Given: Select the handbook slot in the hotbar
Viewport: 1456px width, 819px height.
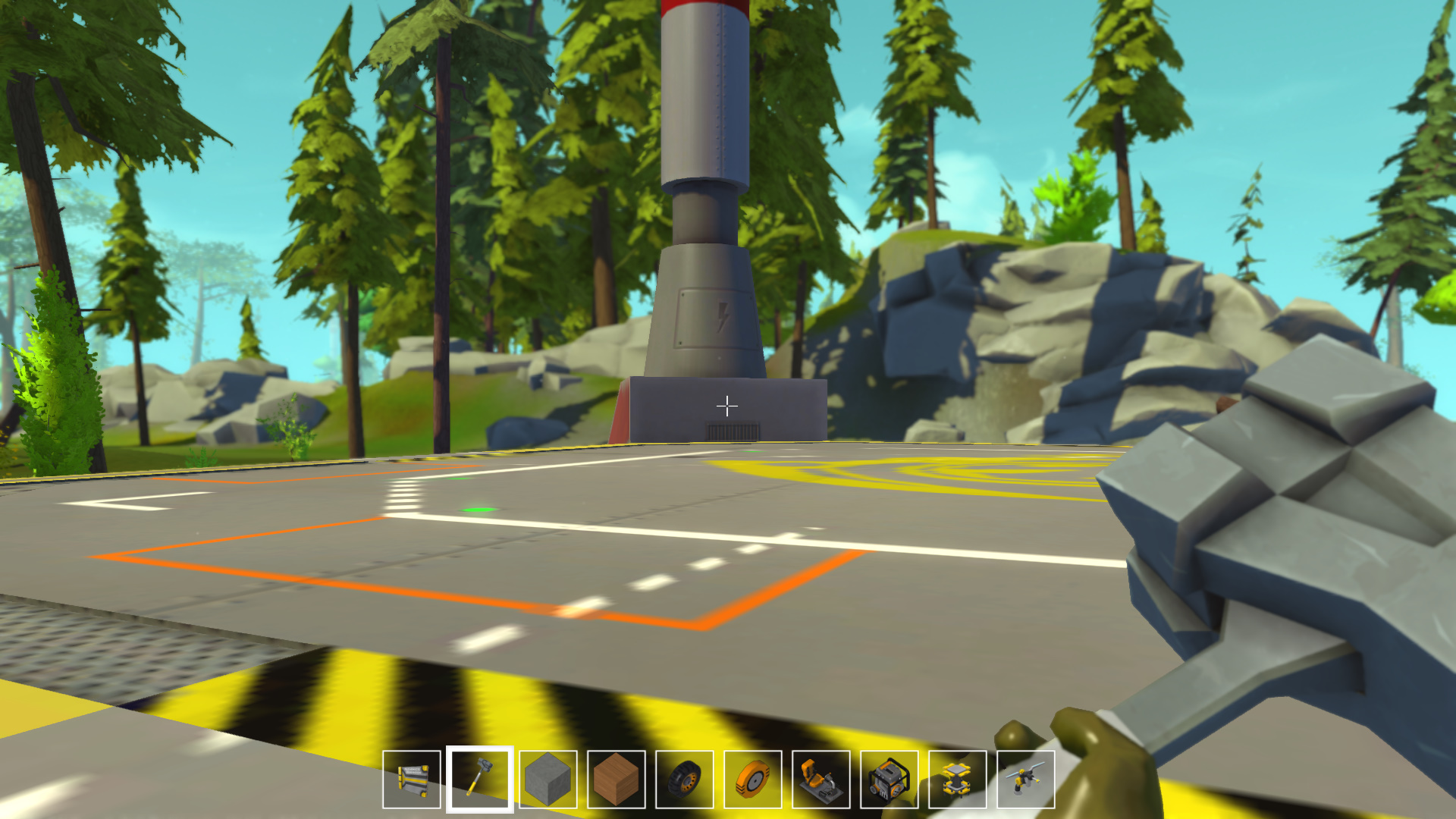Looking at the screenshot, I should [412, 780].
